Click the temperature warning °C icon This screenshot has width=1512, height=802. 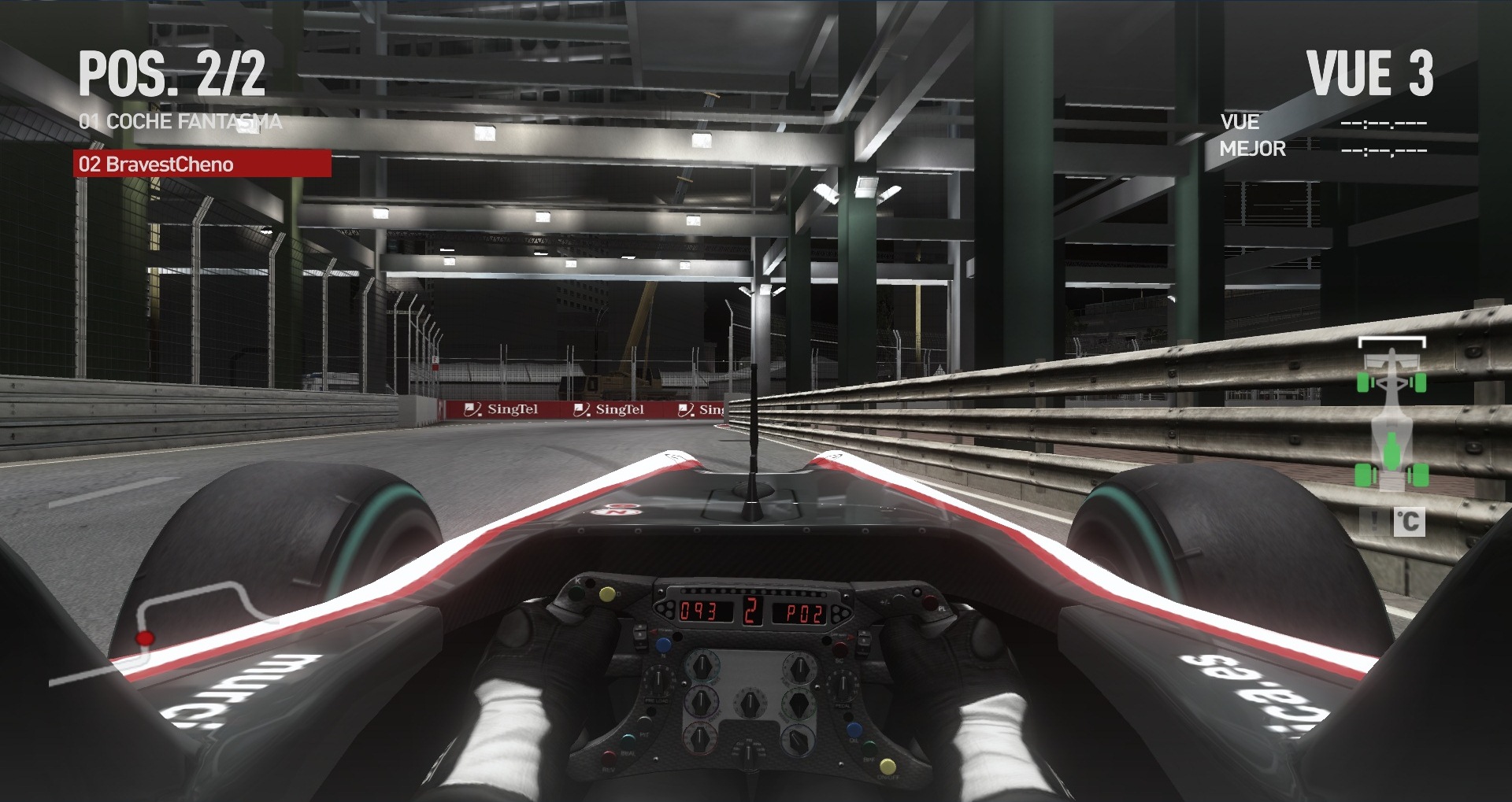click(x=1408, y=521)
